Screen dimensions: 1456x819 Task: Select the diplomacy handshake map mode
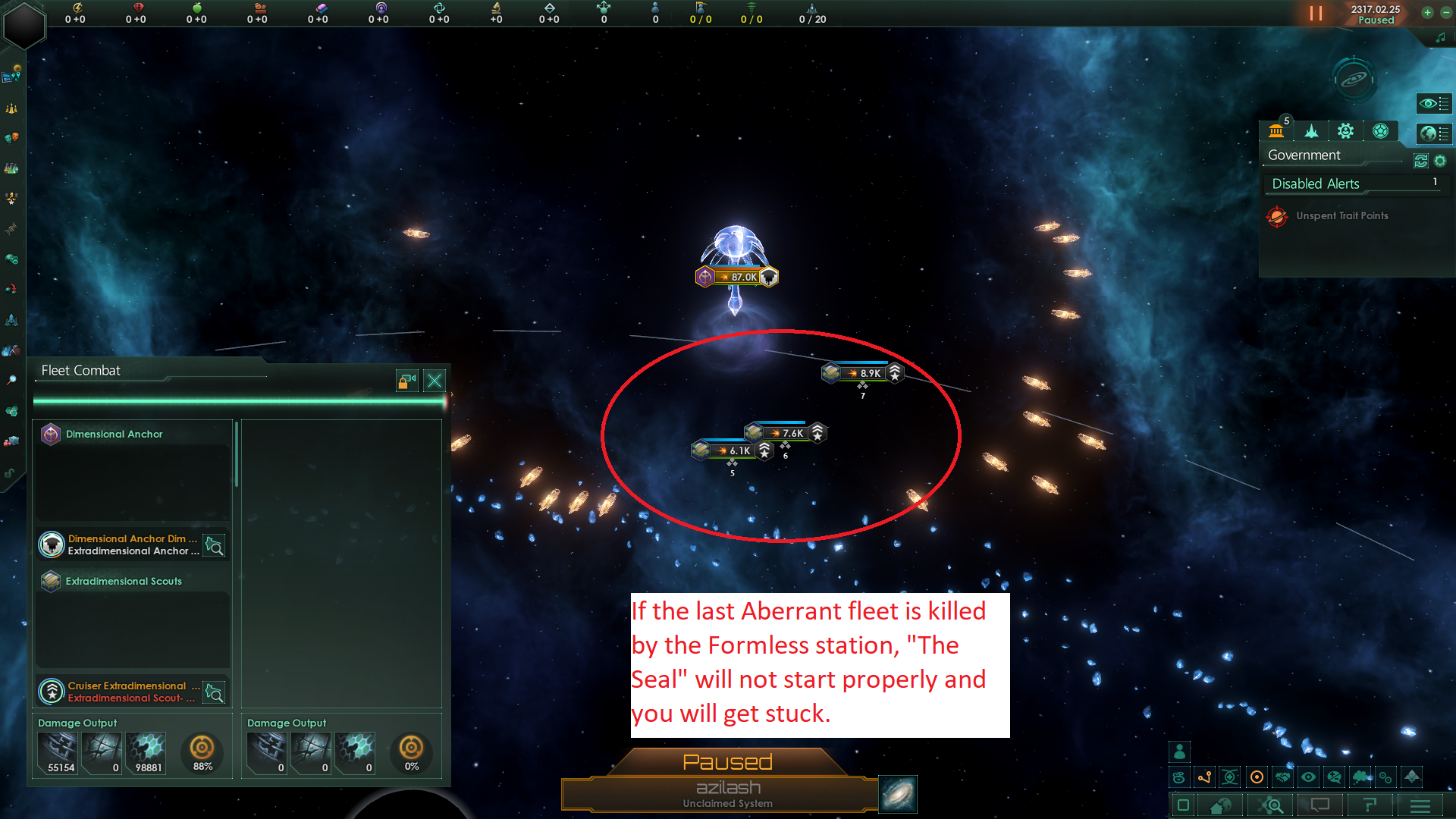pos(1282,777)
